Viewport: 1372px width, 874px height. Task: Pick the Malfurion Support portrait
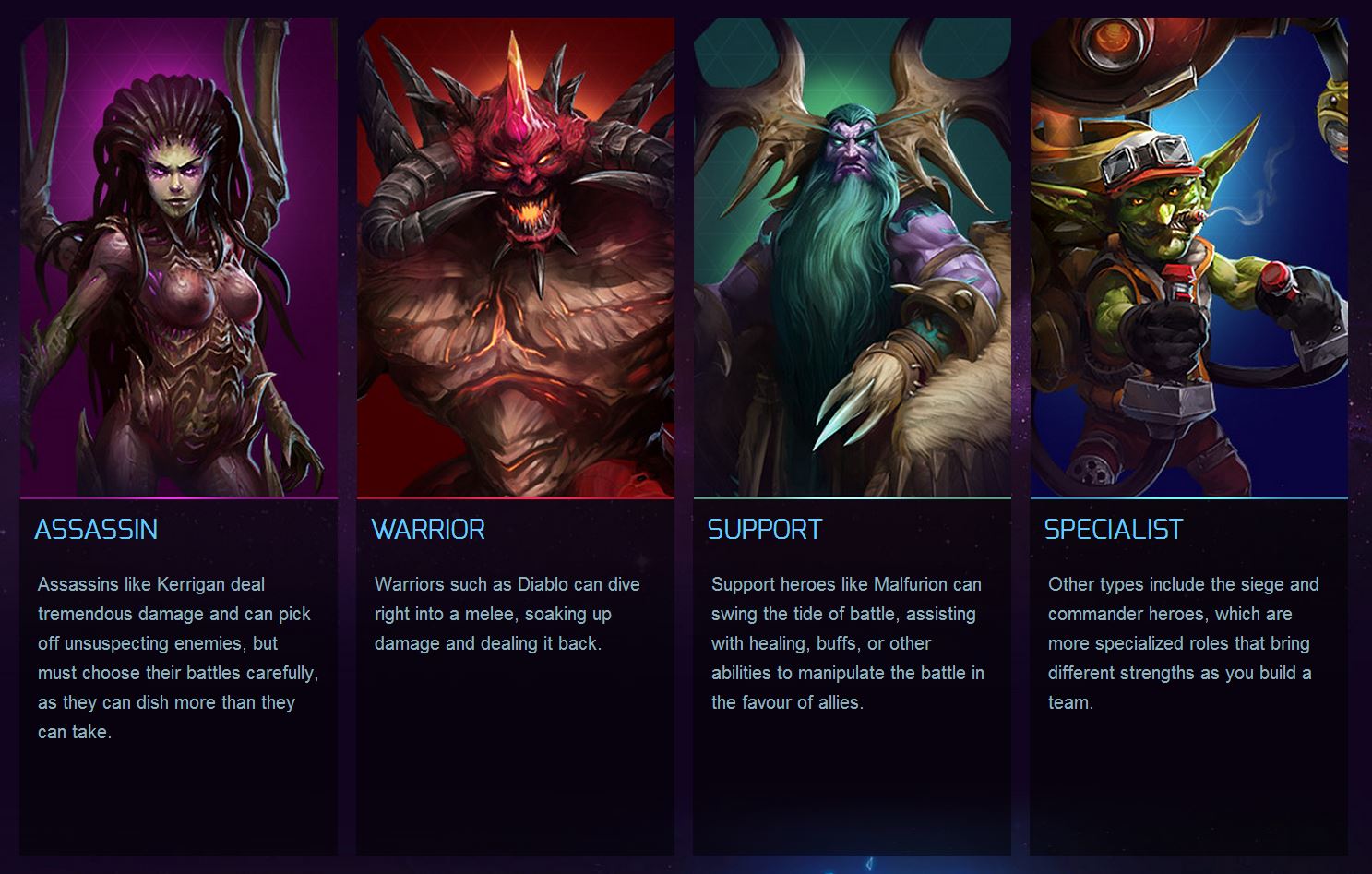(x=852, y=258)
